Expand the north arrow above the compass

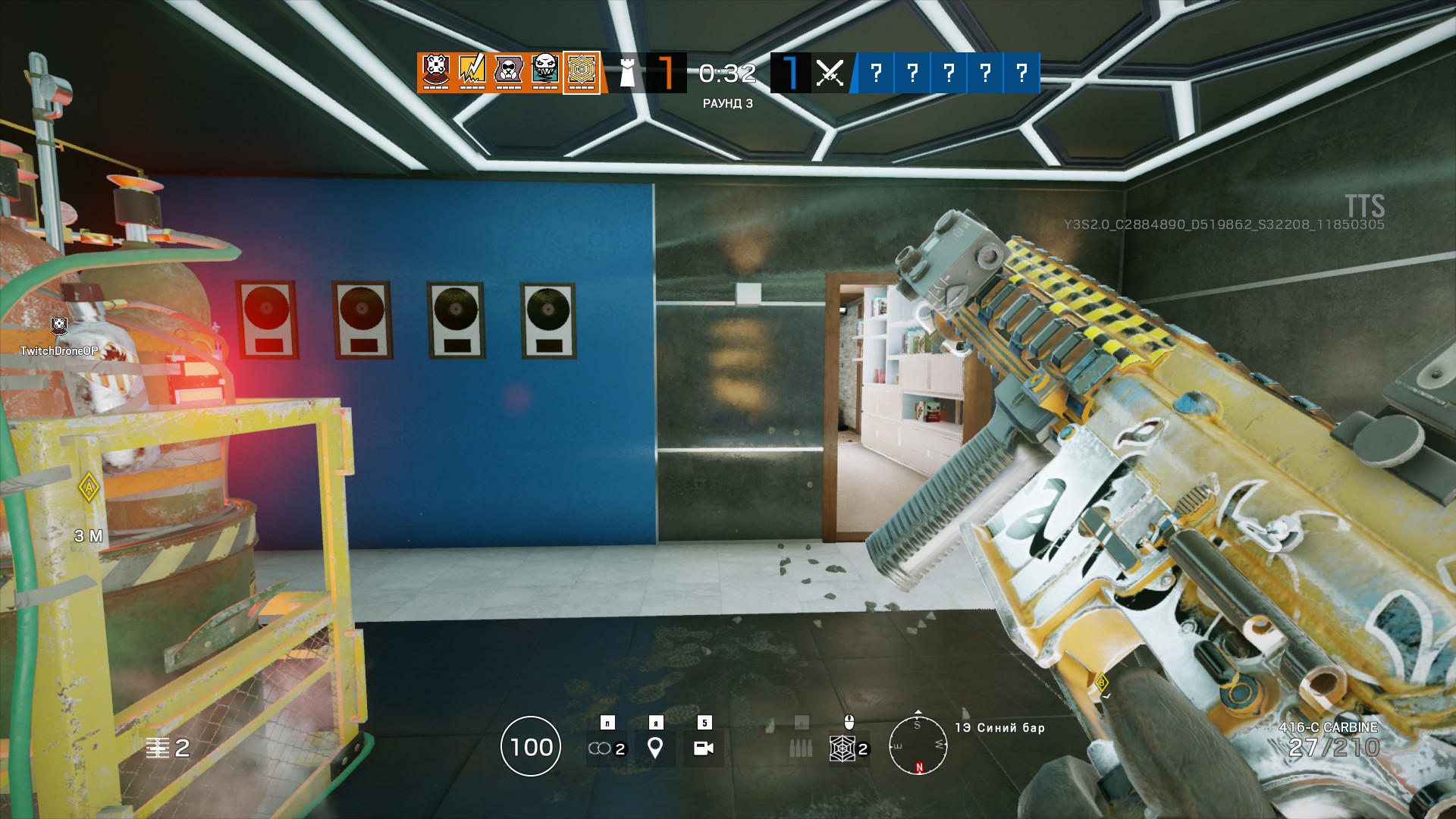918,712
